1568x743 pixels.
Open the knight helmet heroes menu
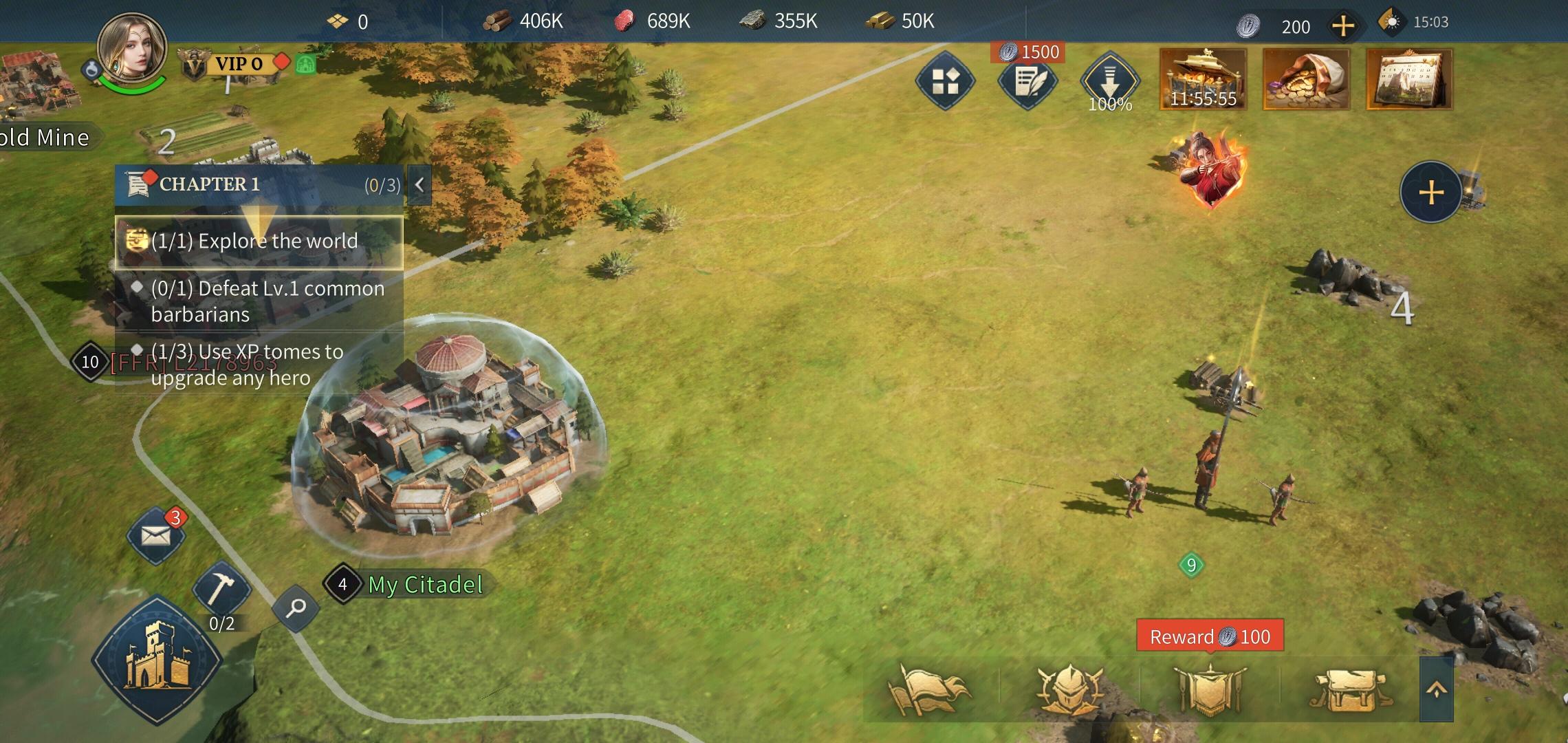pyautogui.click(x=1069, y=689)
